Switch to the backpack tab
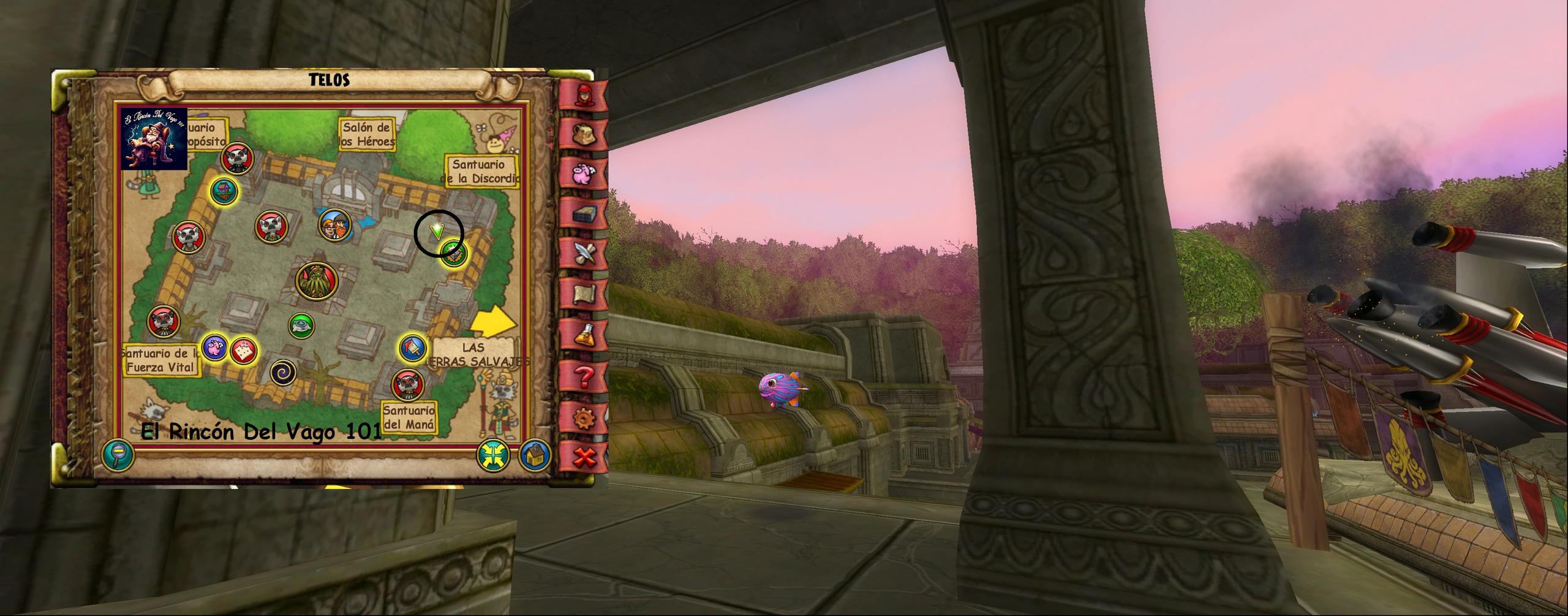 click(581, 134)
